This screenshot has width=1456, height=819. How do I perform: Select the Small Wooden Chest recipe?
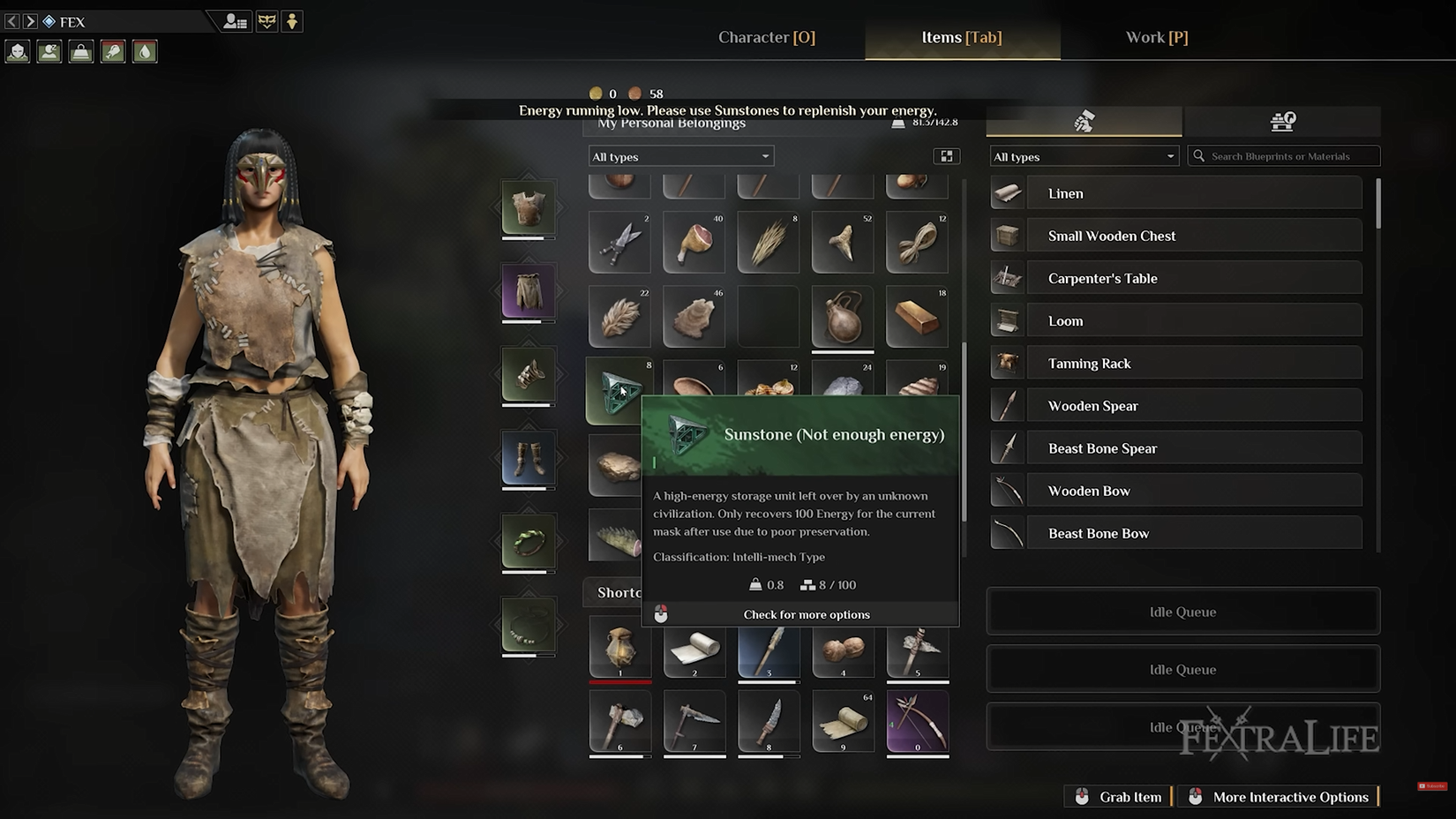pos(1176,236)
